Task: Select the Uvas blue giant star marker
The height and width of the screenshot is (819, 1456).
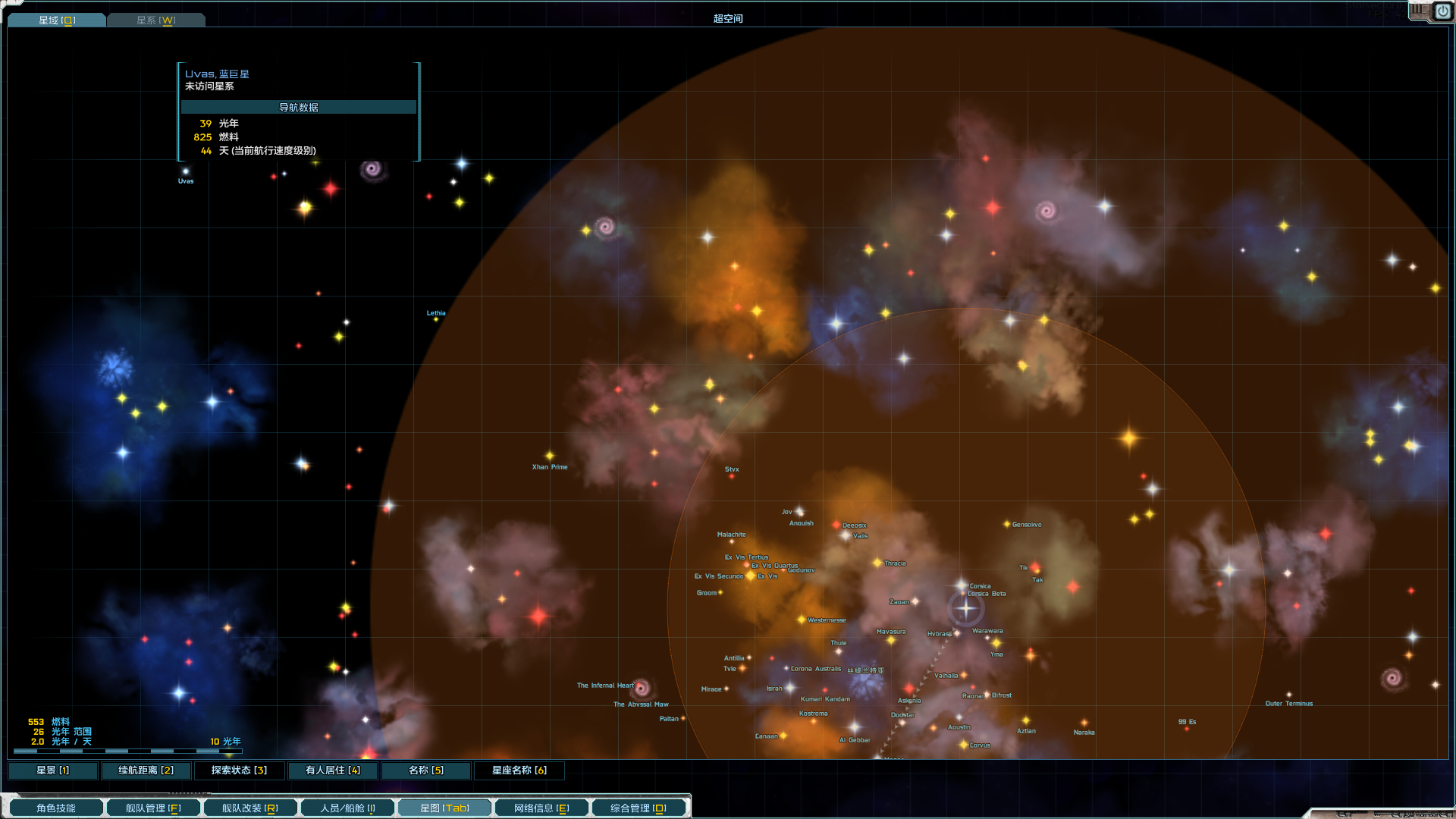Action: pos(186,171)
